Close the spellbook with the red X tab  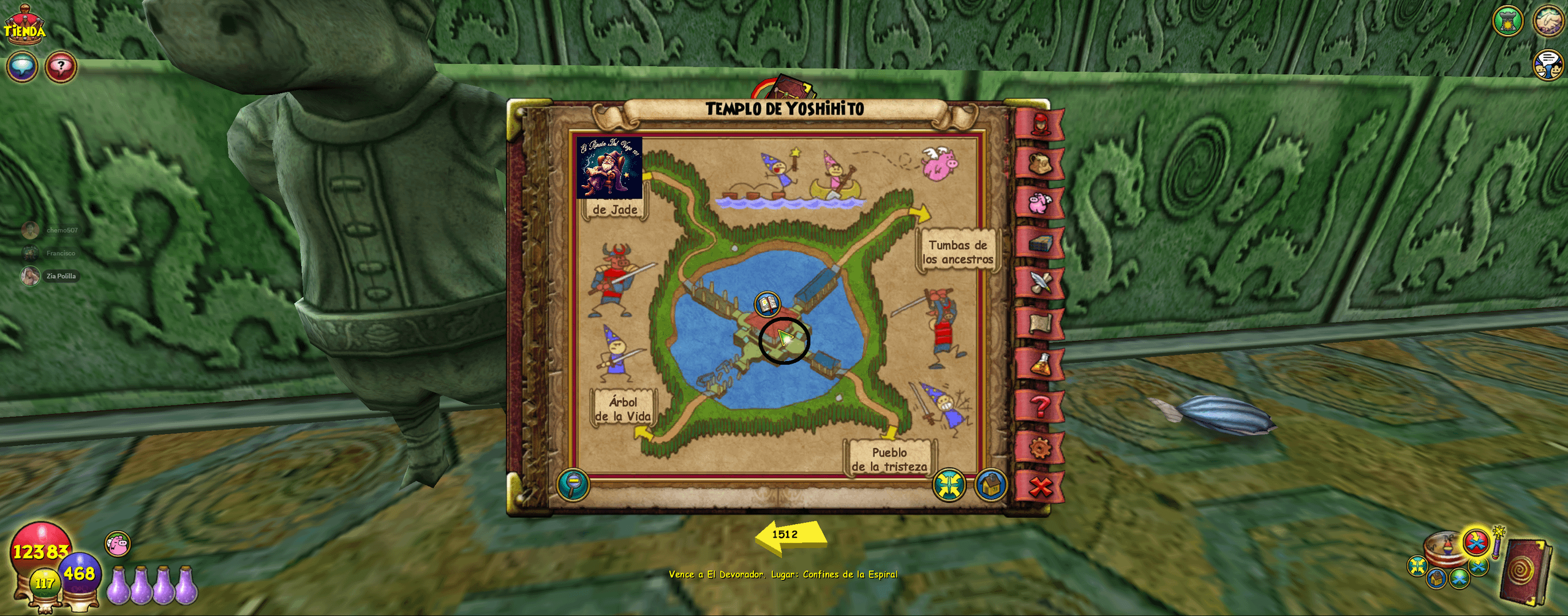pyautogui.click(x=1040, y=487)
